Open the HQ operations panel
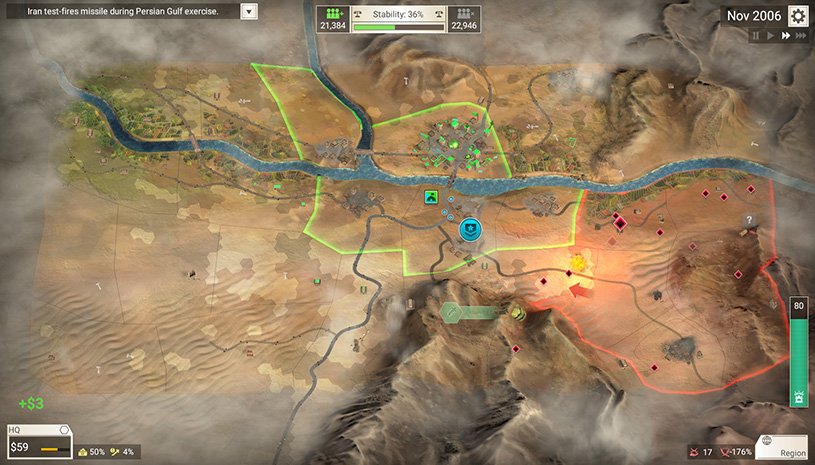 pyautogui.click(x=39, y=443)
